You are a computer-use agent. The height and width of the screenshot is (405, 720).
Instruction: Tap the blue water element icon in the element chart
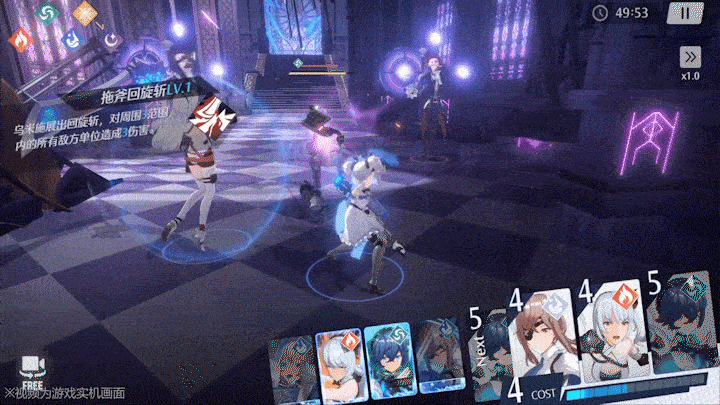click(x=72, y=40)
